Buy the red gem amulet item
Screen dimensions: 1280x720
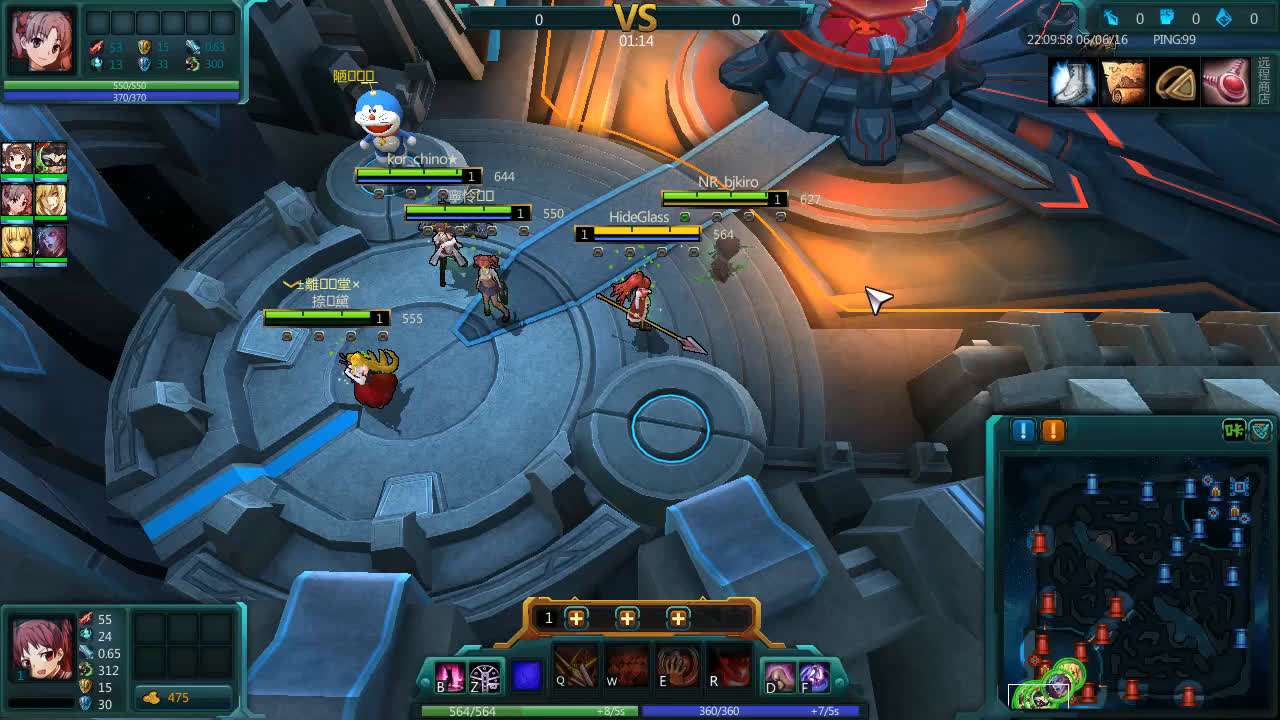coord(1226,82)
